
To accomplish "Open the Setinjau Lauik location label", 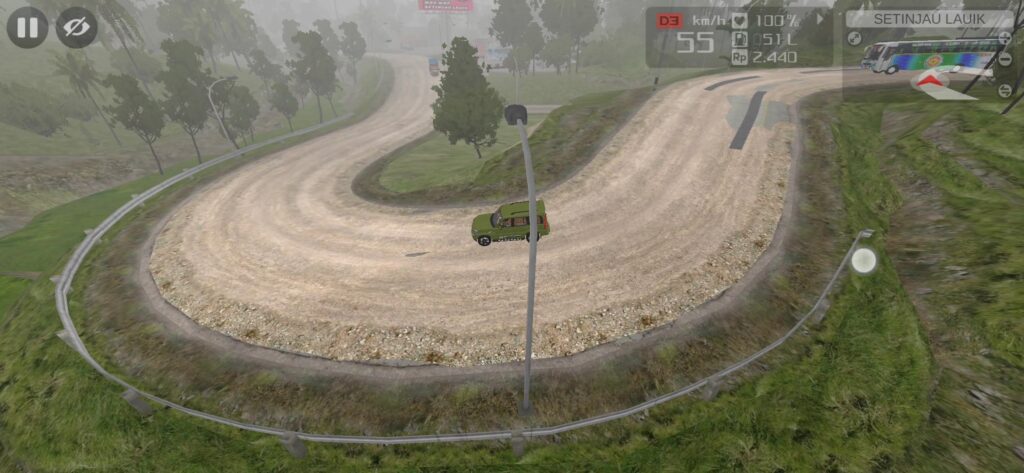I will (929, 18).
